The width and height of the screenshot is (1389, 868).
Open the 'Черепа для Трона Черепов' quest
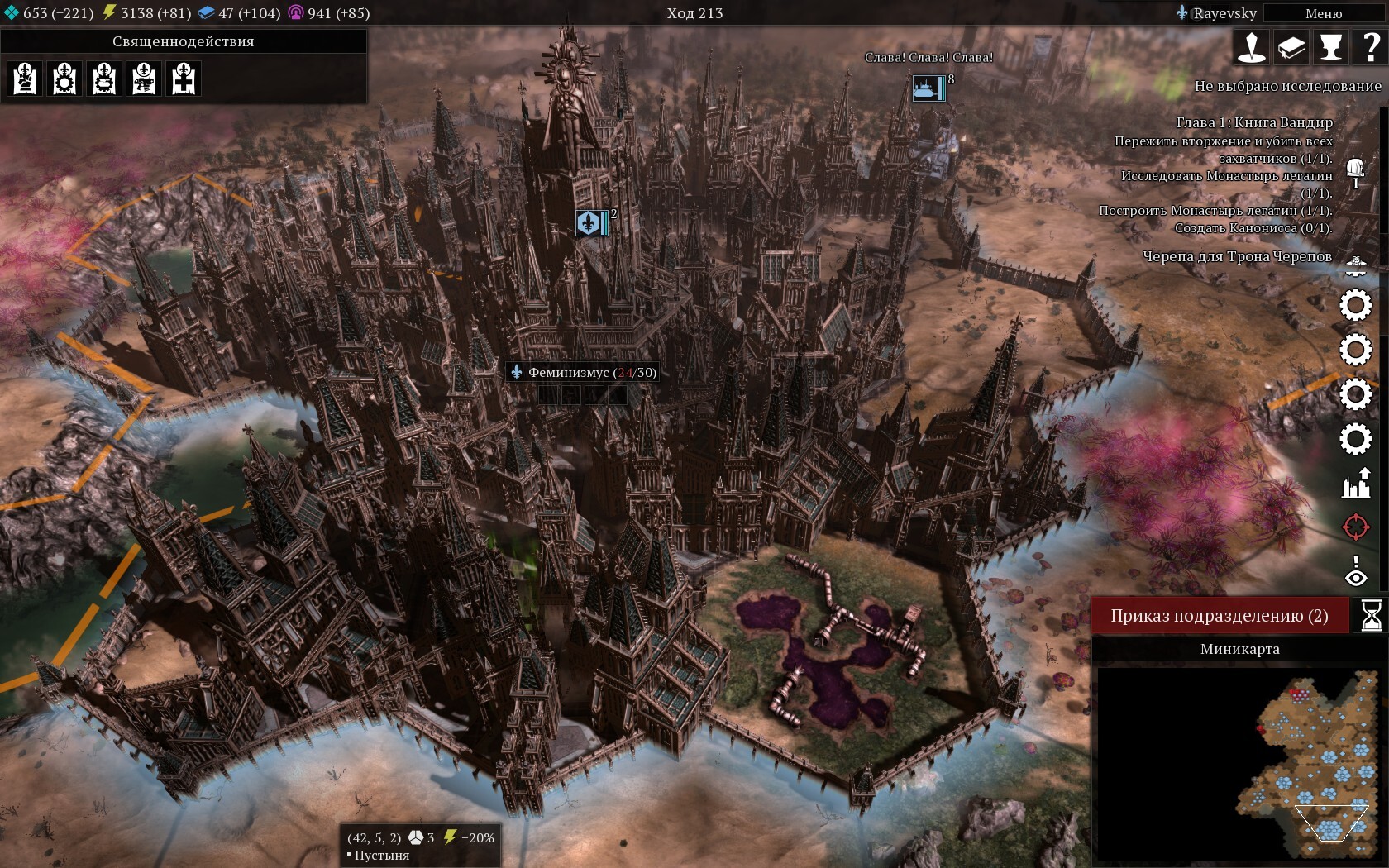[1237, 256]
